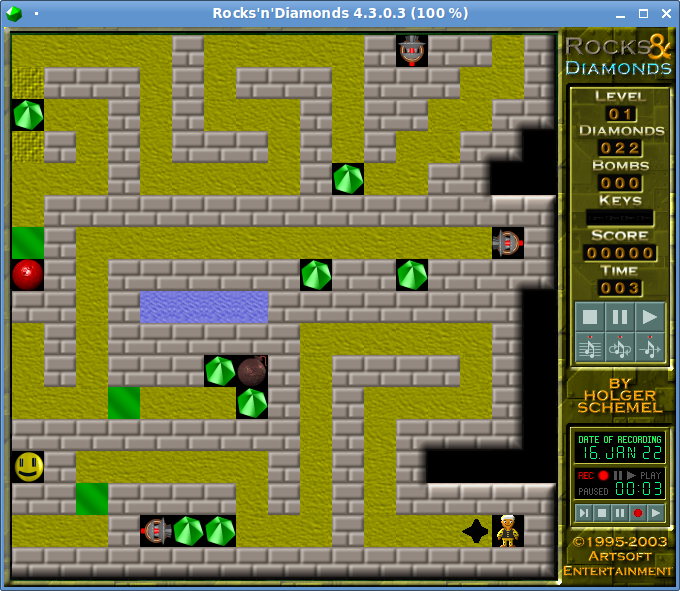
Task: Stop the current game
Action: (590, 317)
